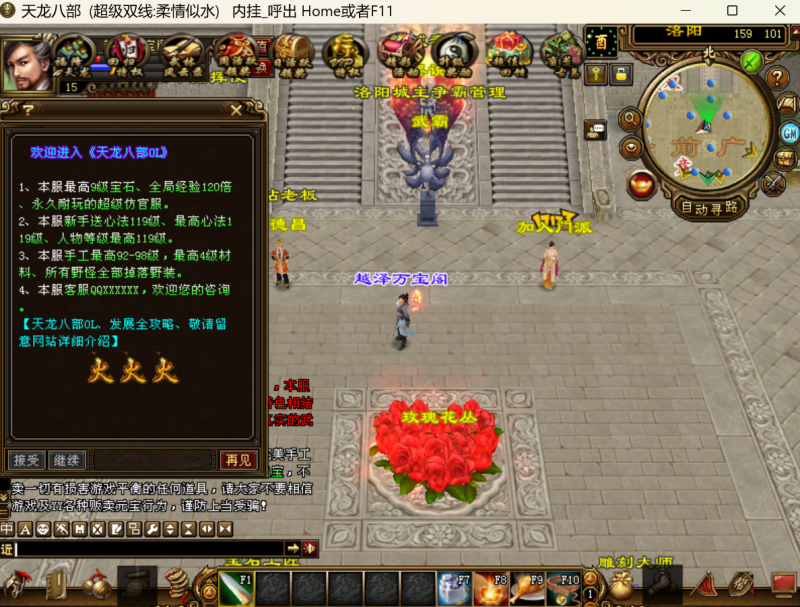Maximize the game window

click(x=732, y=11)
